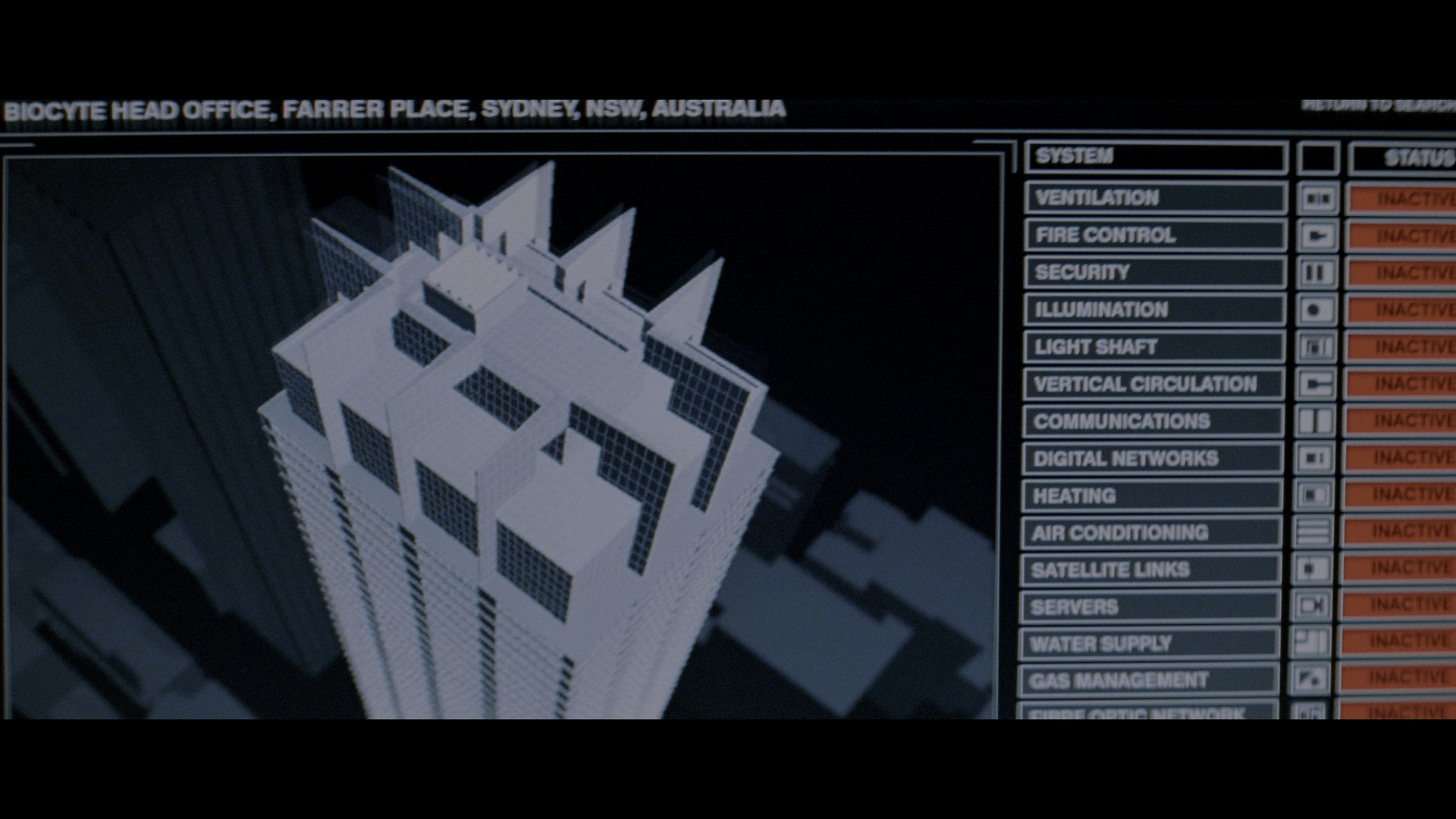Viewport: 1456px width, 819px height.
Task: Select Vertical Circulation in the list
Action: [x=1153, y=384]
